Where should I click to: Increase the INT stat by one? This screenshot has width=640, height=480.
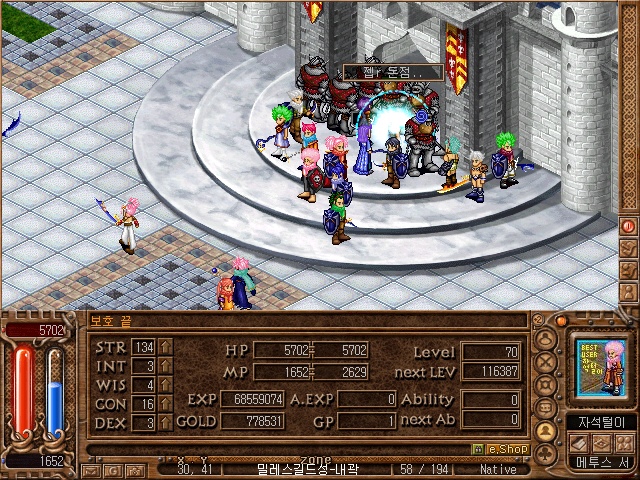pyautogui.click(x=166, y=366)
